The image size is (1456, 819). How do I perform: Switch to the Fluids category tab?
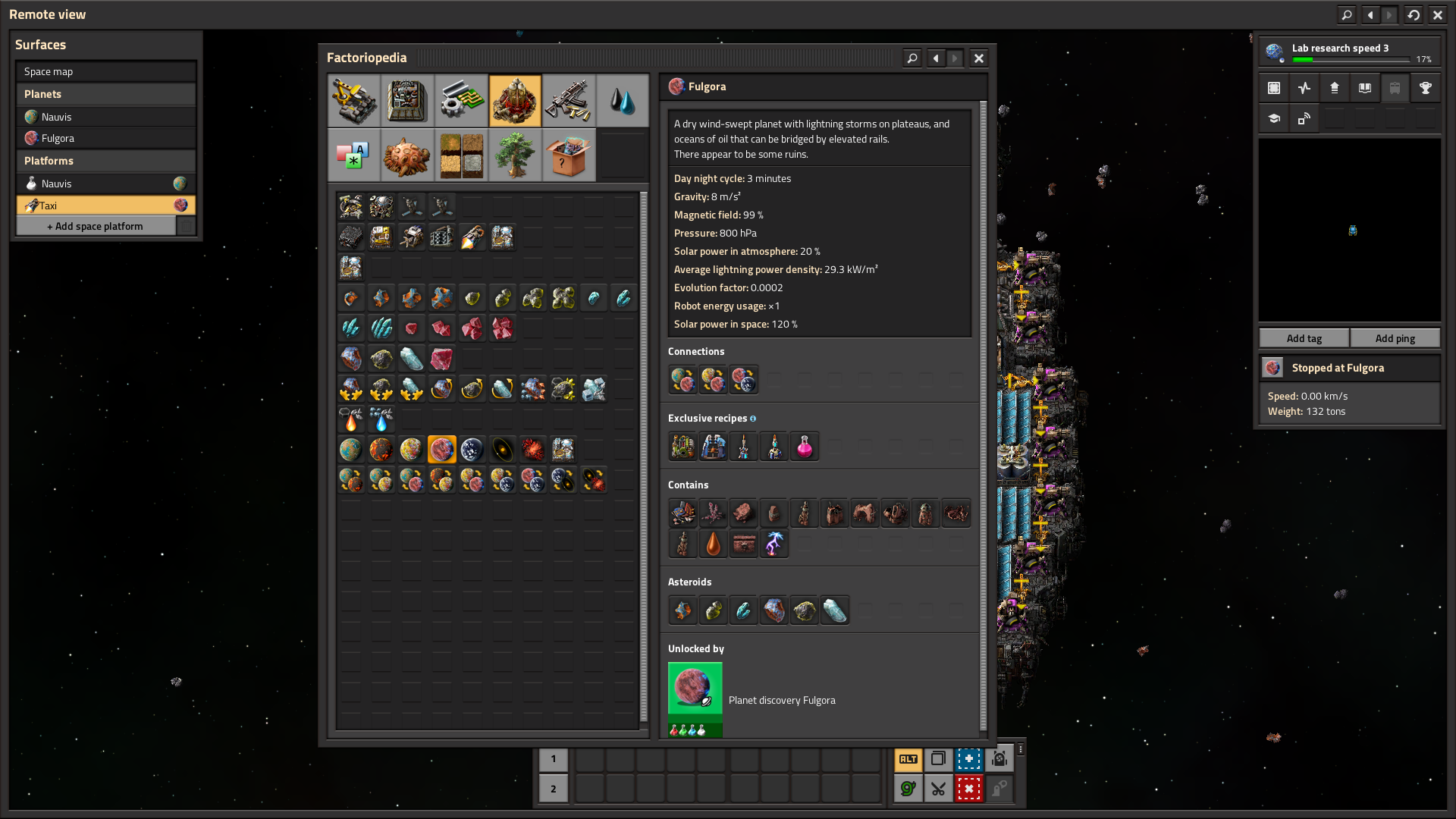tap(622, 101)
